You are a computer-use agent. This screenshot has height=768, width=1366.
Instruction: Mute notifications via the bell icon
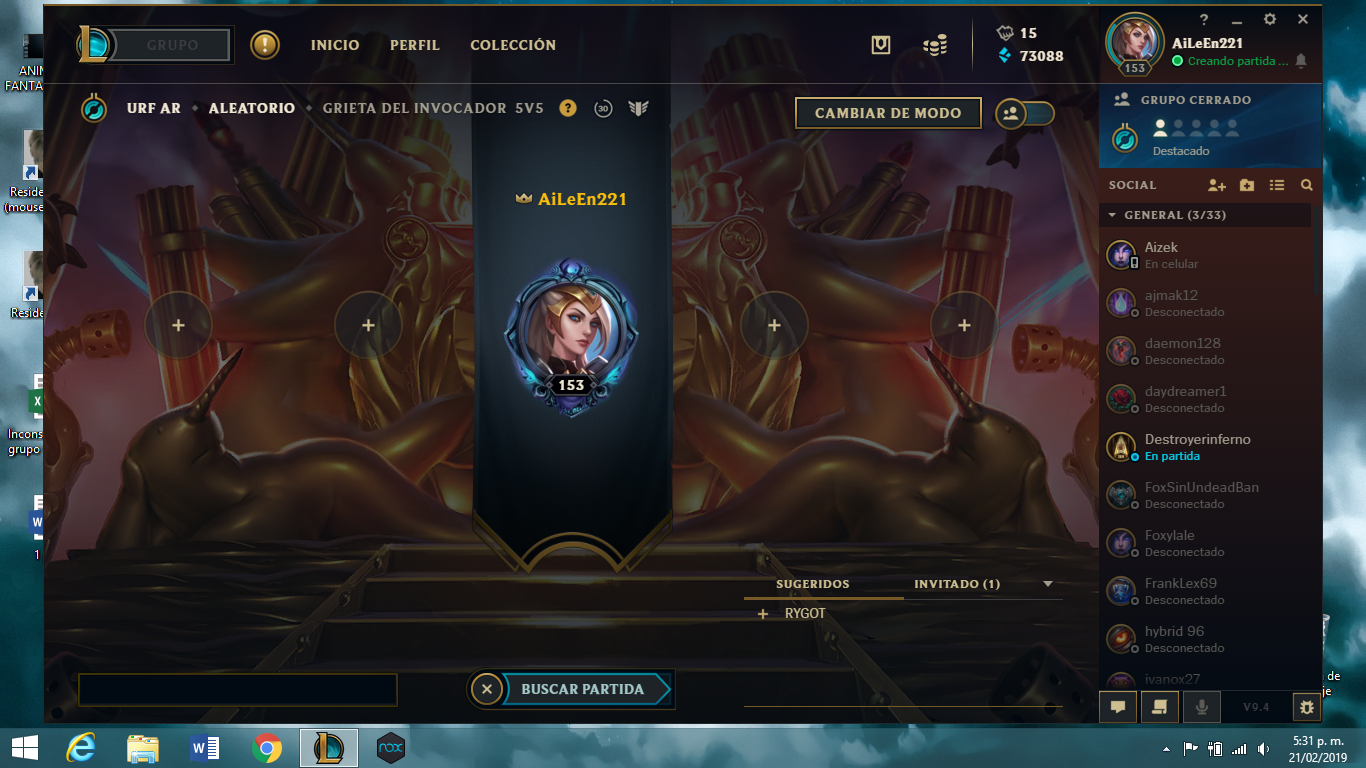point(1301,61)
